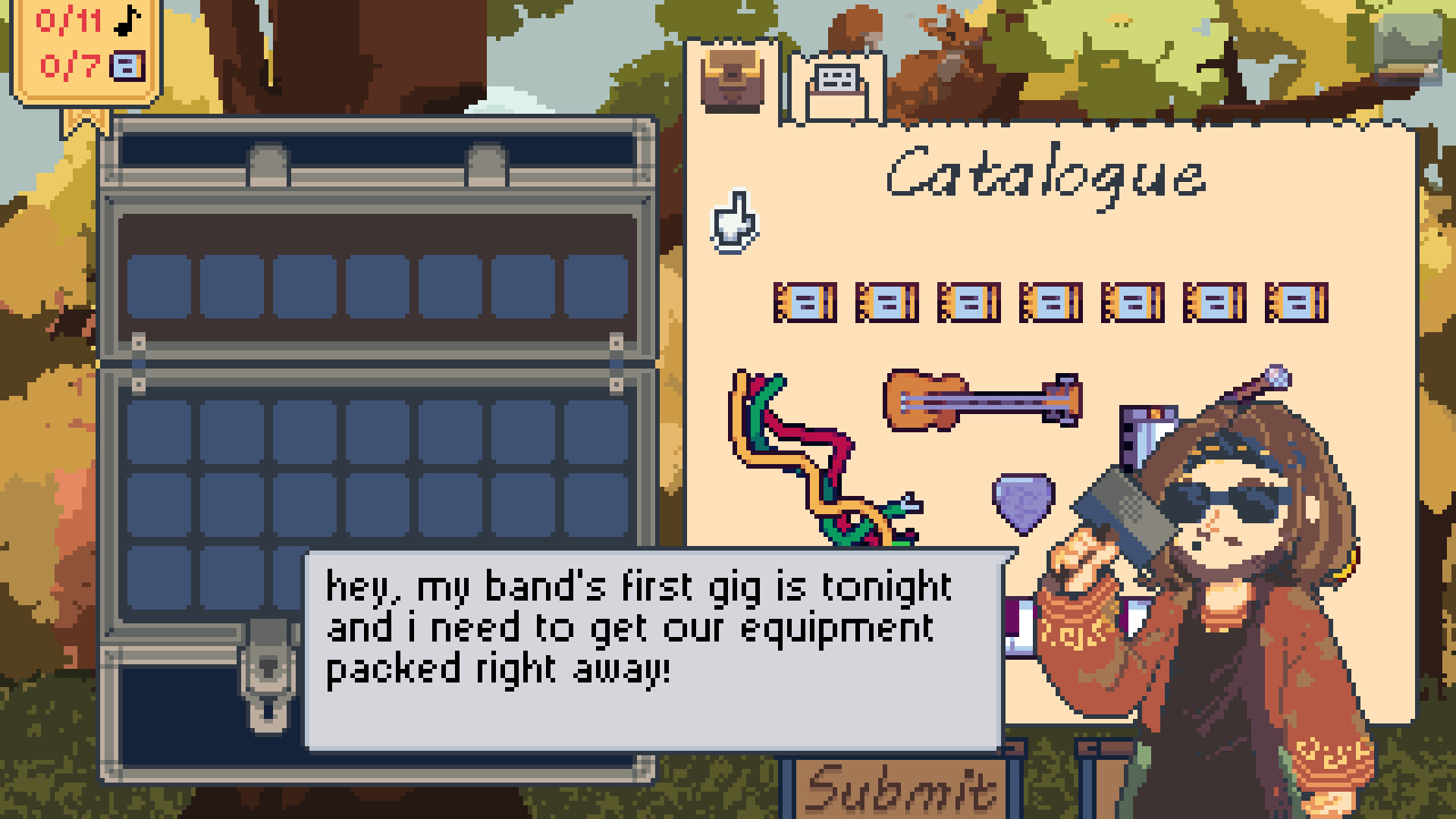Click the Submit button
Image resolution: width=1456 pixels, height=819 pixels.
tap(901, 789)
